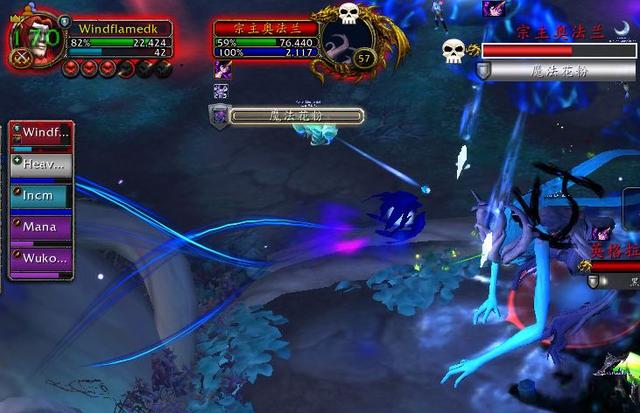Click the target's purple-haired debuff icon
640x413 pixels.
222,69
